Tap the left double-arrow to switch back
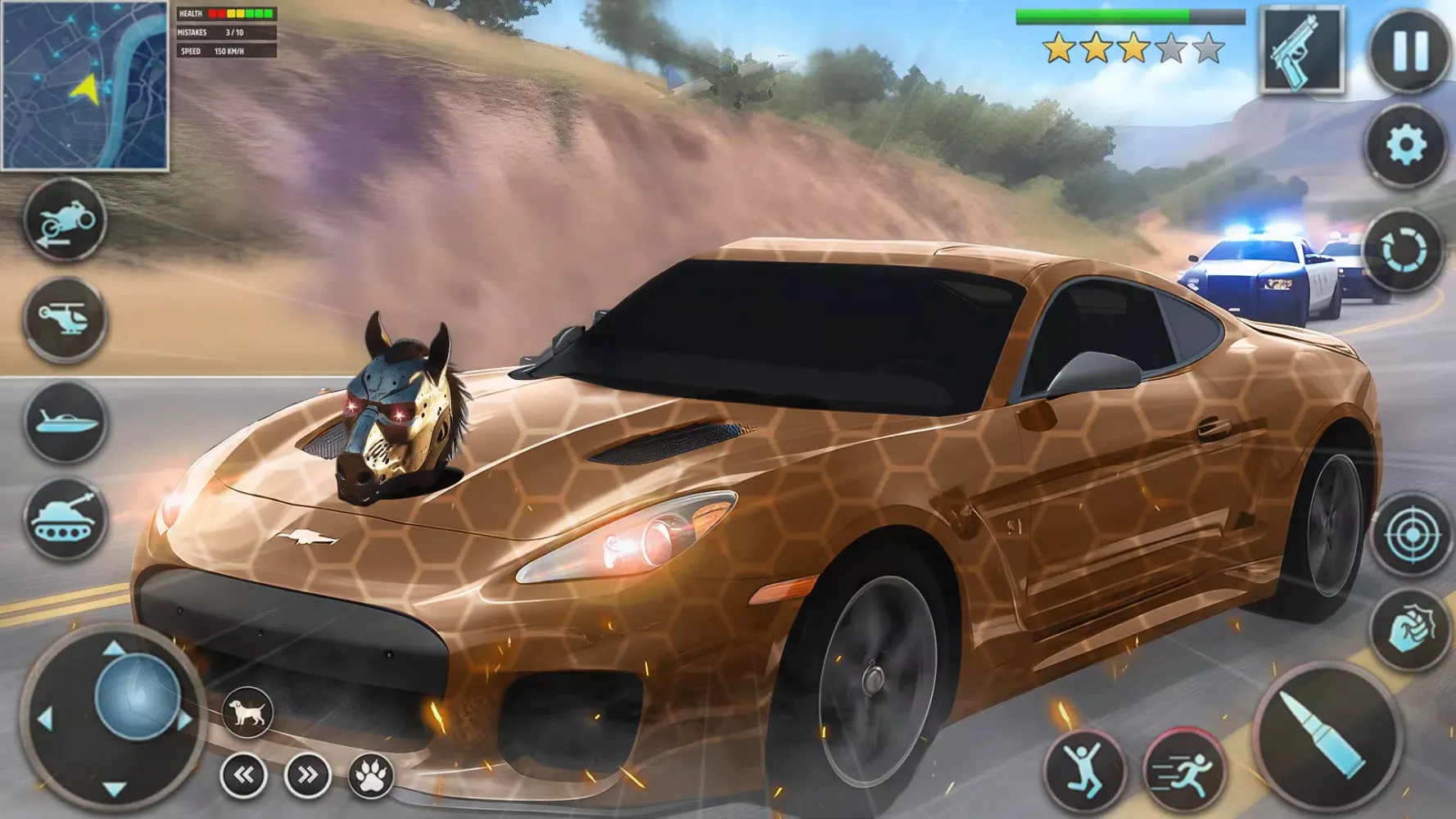The height and width of the screenshot is (819, 1456). 244,774
